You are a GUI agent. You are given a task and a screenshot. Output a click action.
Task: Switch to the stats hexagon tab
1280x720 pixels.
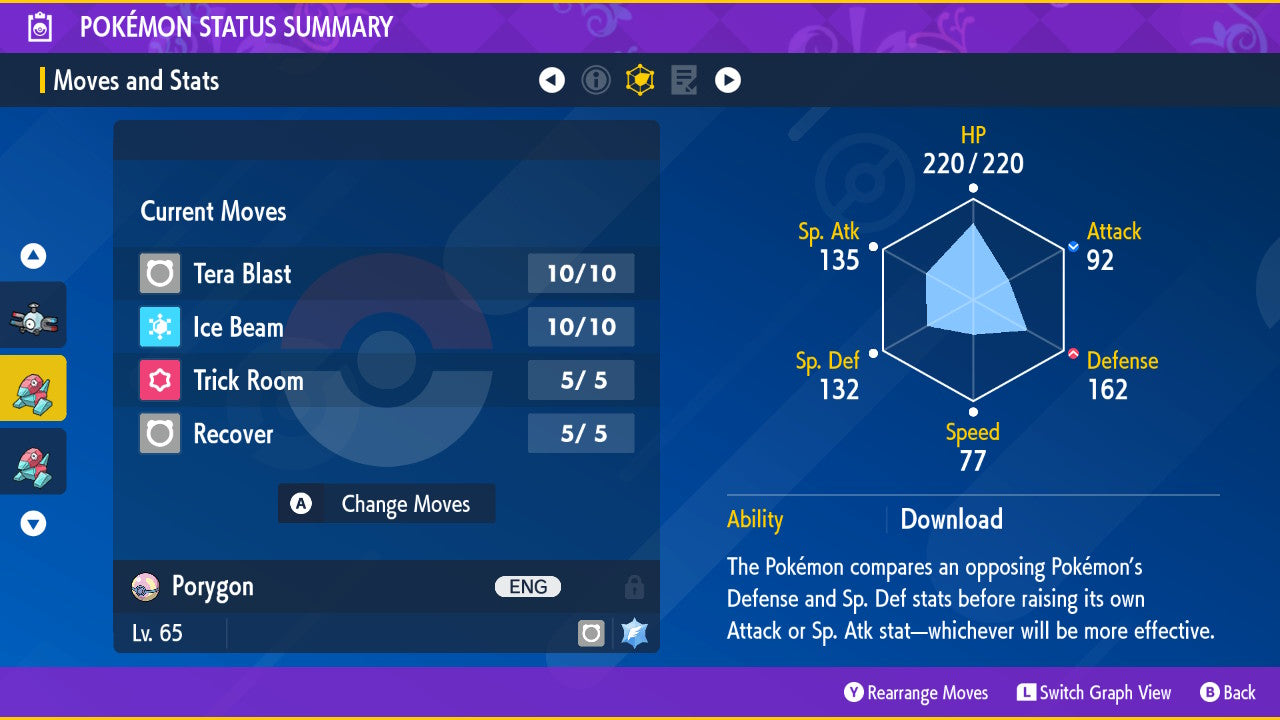click(x=640, y=80)
